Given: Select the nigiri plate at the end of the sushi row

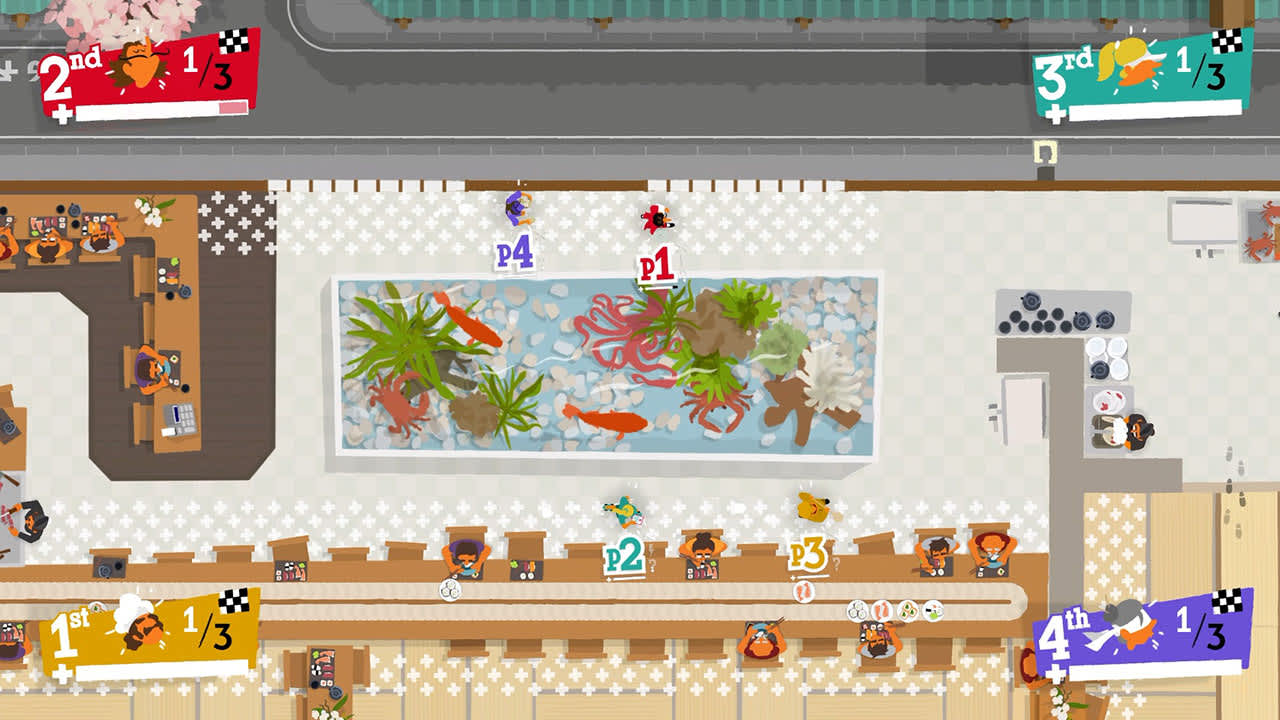Looking at the screenshot, I should click(x=932, y=610).
